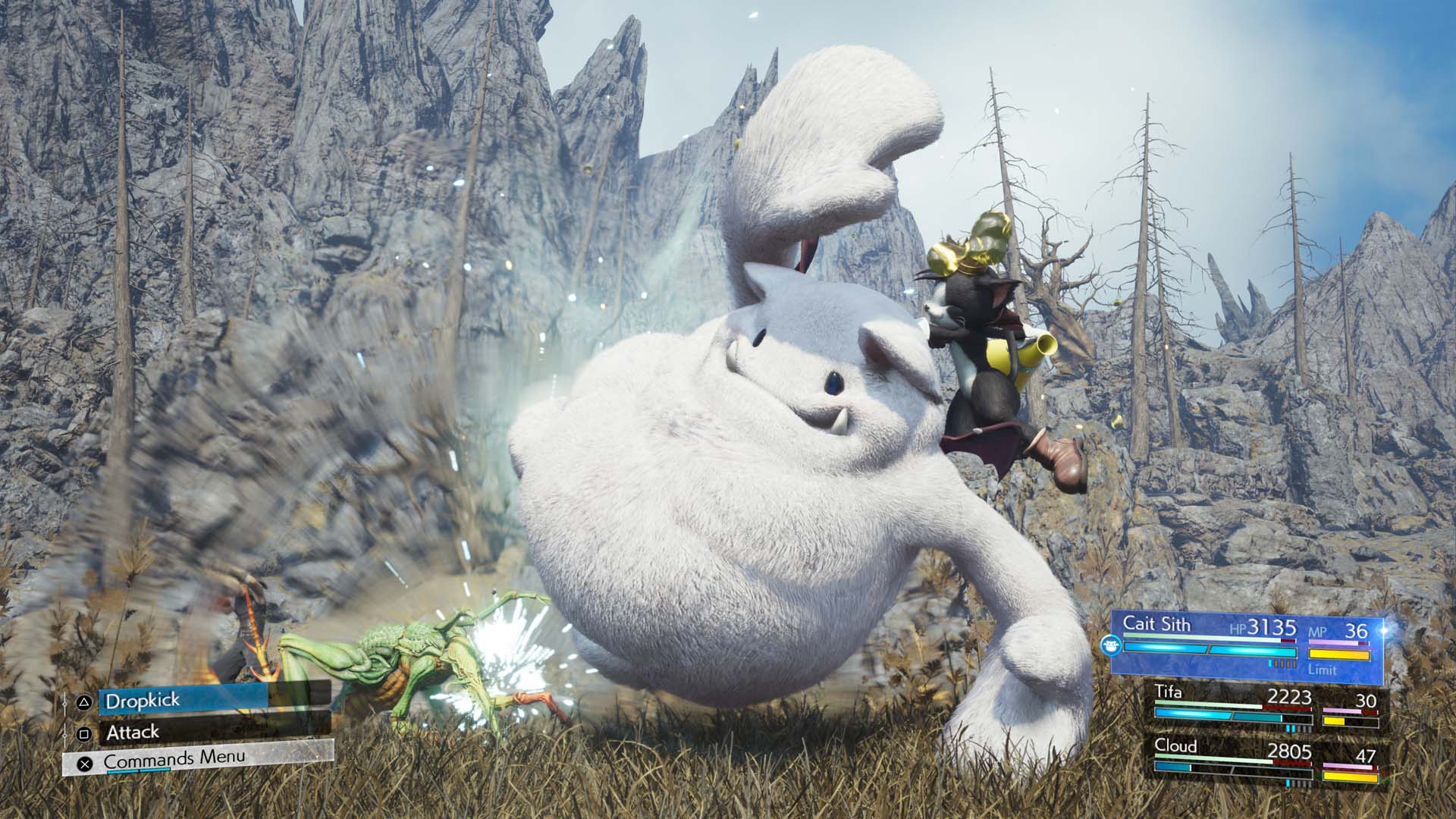1456x819 pixels.
Task: Click the Triangle button icon beside Dropkick
Action: point(84,703)
